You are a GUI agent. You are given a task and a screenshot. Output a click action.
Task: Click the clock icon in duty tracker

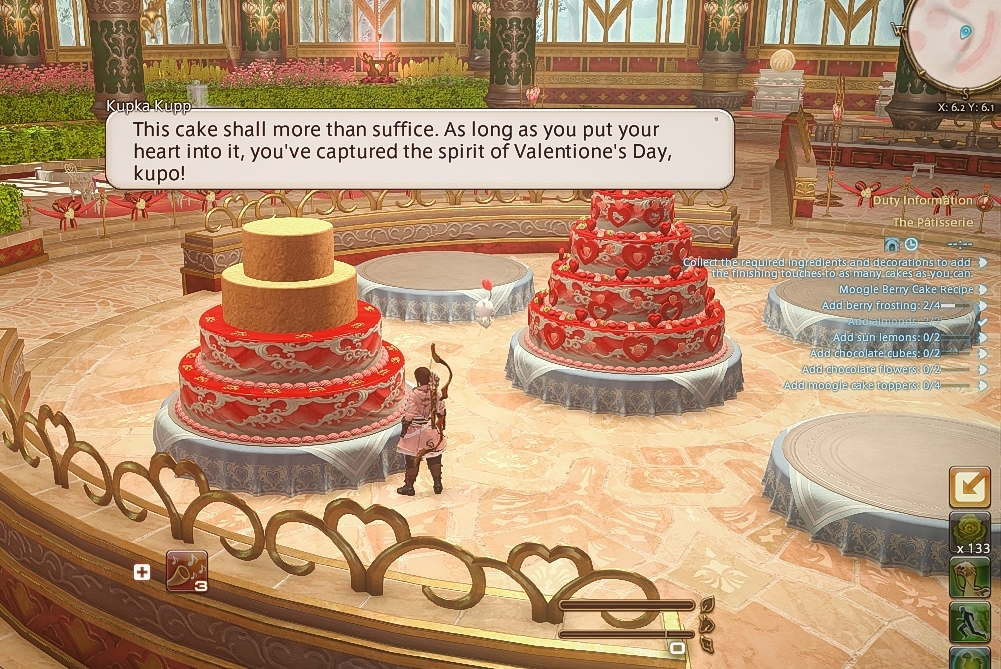click(911, 244)
